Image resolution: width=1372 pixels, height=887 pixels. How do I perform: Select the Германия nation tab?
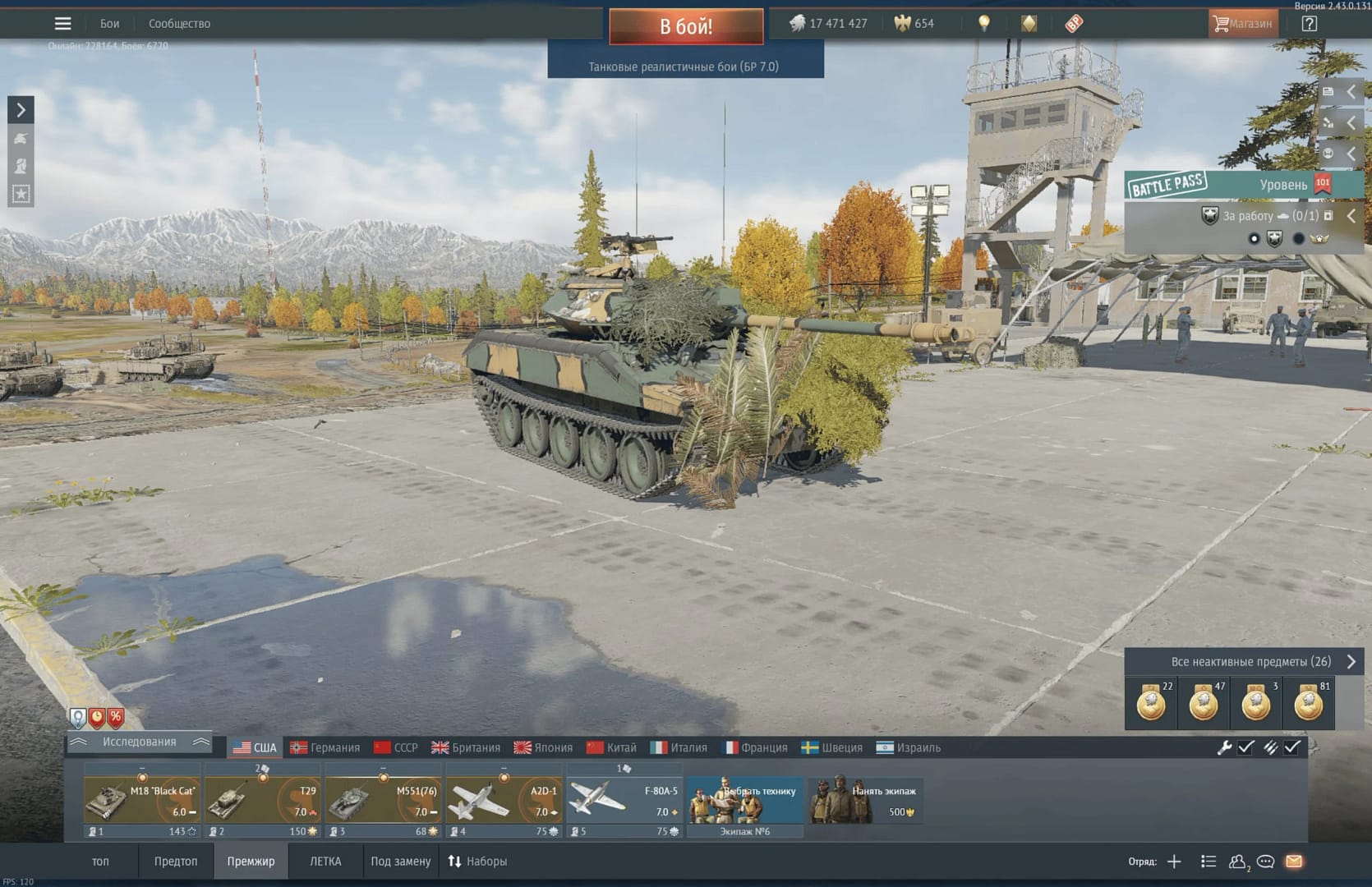pos(325,747)
